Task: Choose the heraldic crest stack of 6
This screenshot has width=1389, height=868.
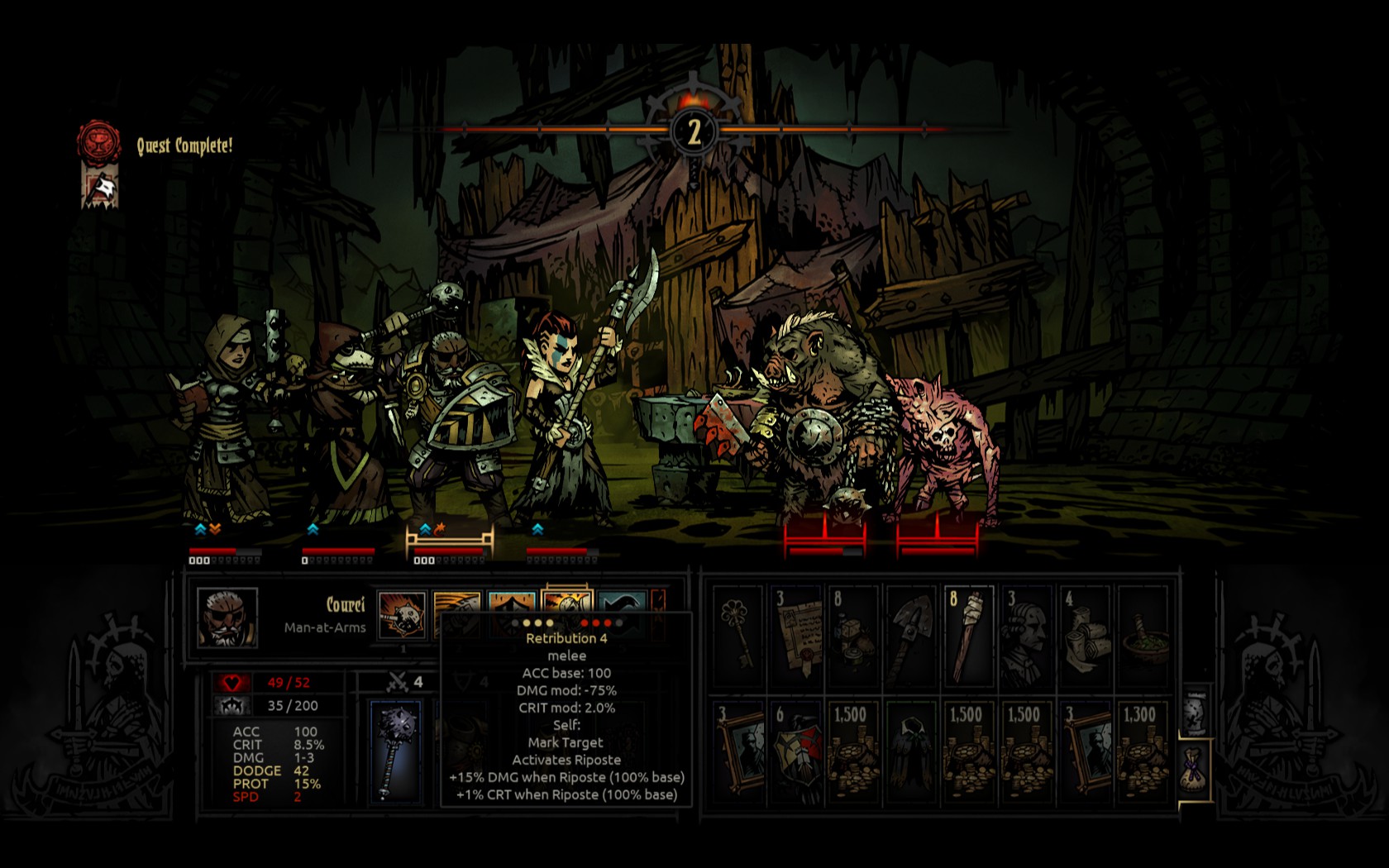Action: pyautogui.click(x=796, y=751)
